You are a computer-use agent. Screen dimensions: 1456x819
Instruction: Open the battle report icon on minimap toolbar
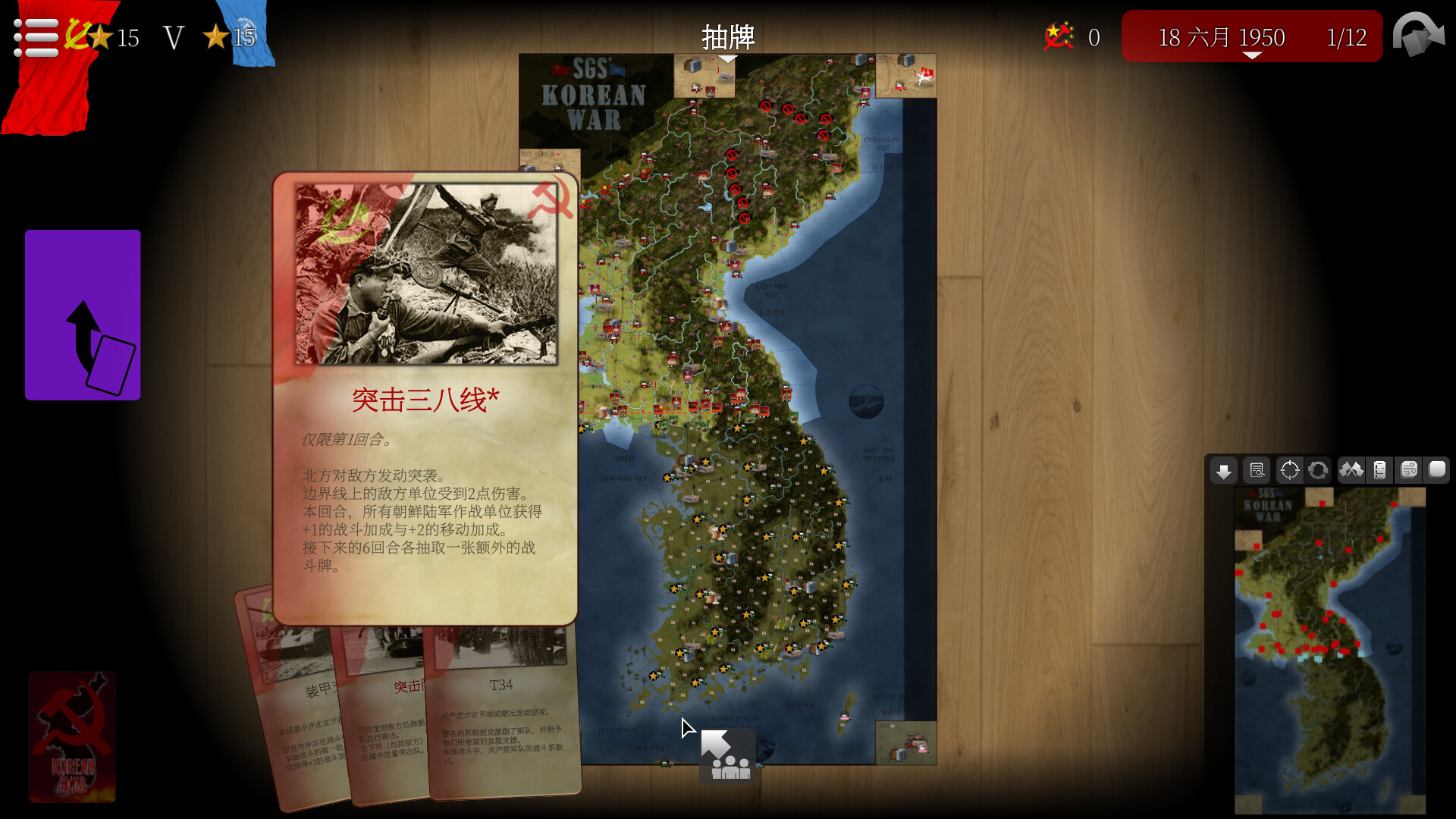[x=1257, y=470]
